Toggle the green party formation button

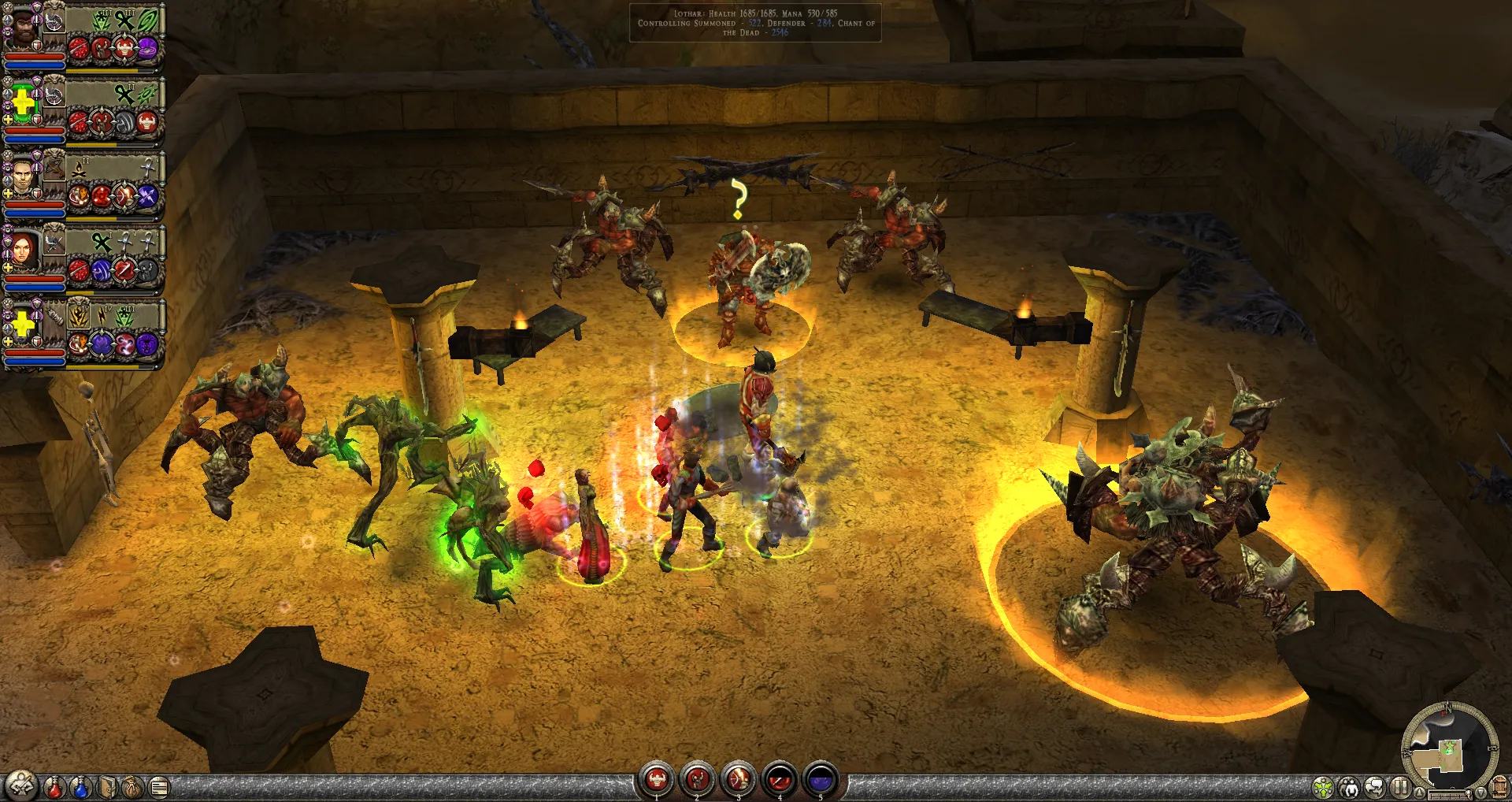tap(1323, 787)
